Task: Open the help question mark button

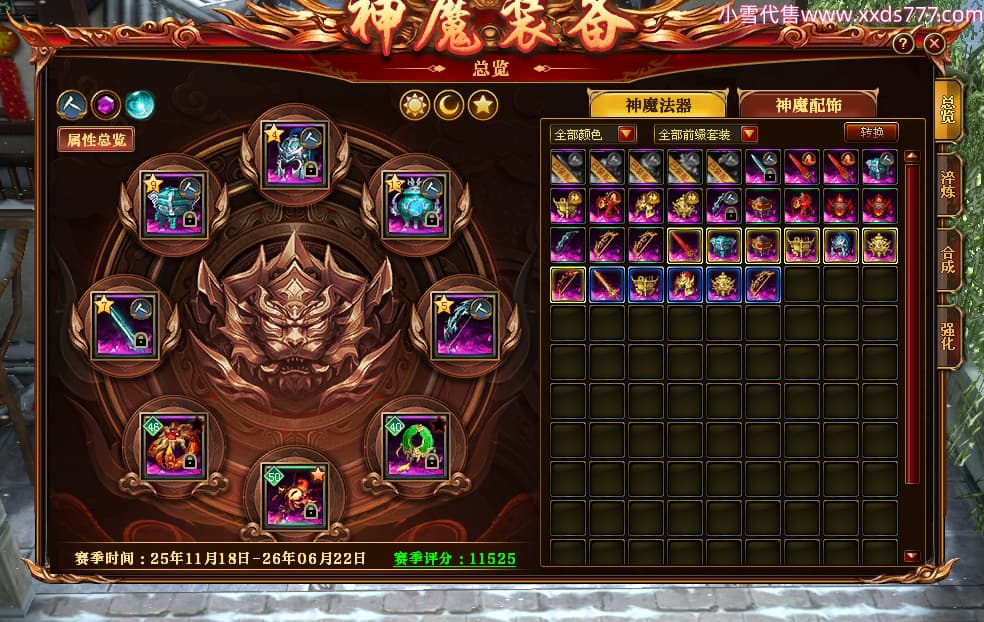Action: [x=903, y=44]
